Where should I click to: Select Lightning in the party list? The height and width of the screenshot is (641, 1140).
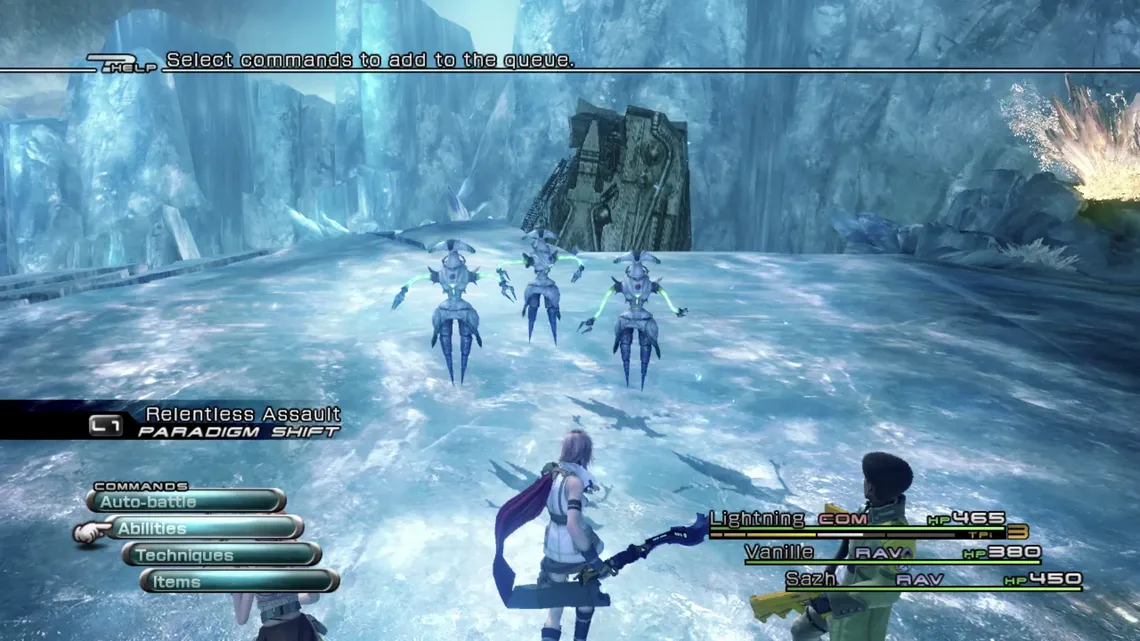point(756,518)
